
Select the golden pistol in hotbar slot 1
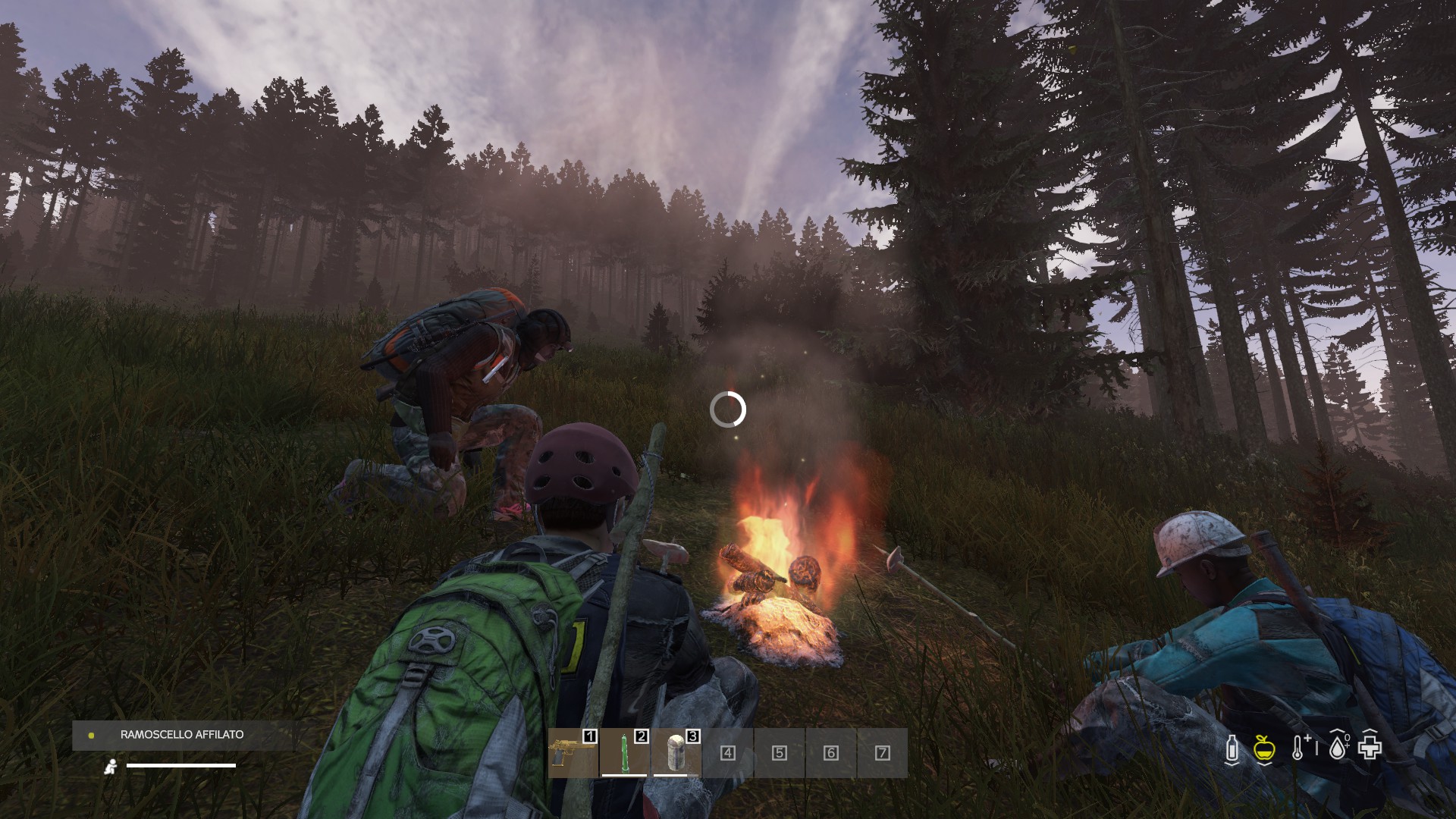tap(573, 752)
